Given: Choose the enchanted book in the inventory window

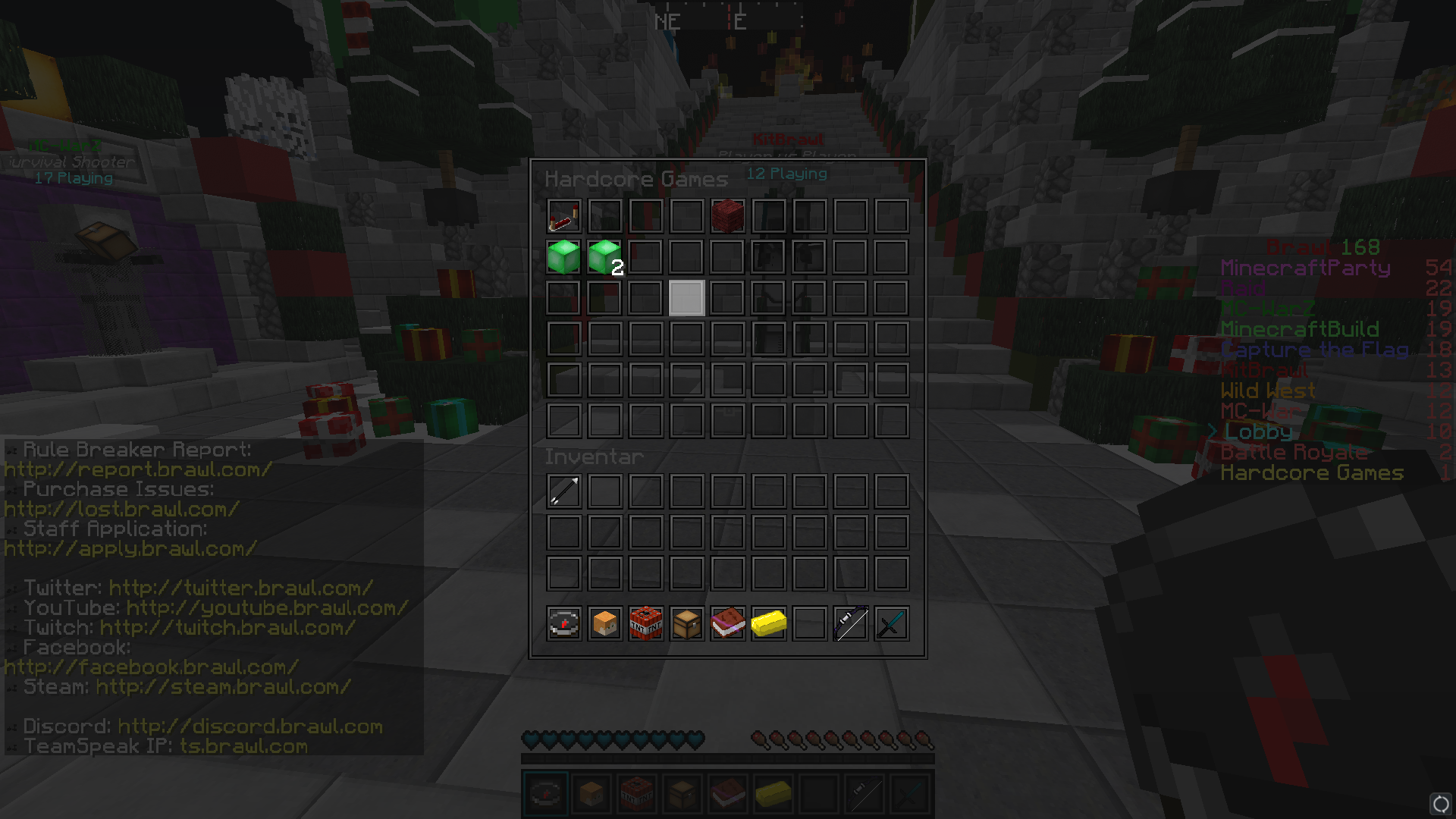Looking at the screenshot, I should [x=727, y=623].
